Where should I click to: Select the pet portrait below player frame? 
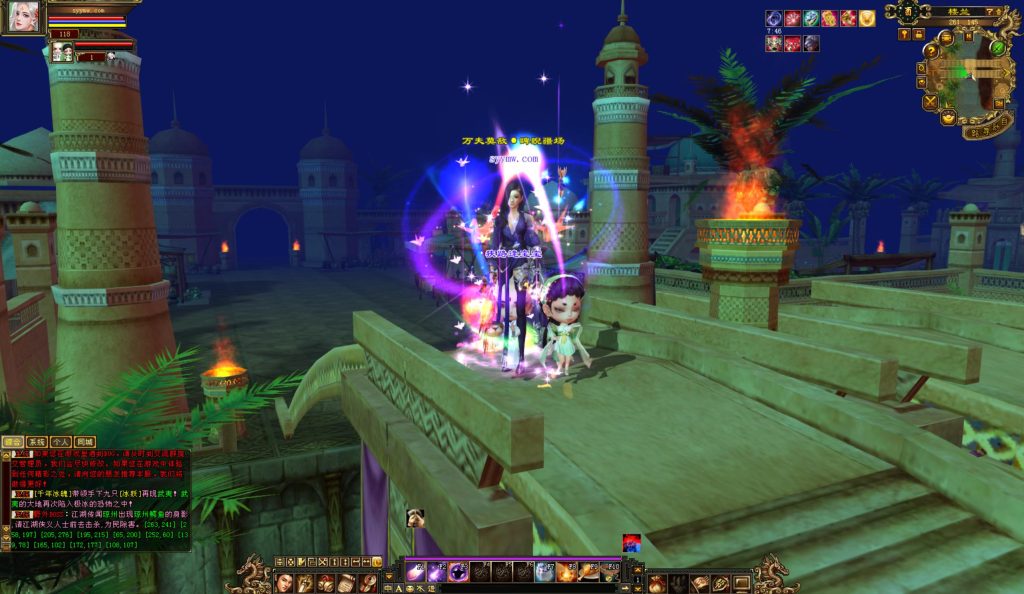(x=62, y=51)
